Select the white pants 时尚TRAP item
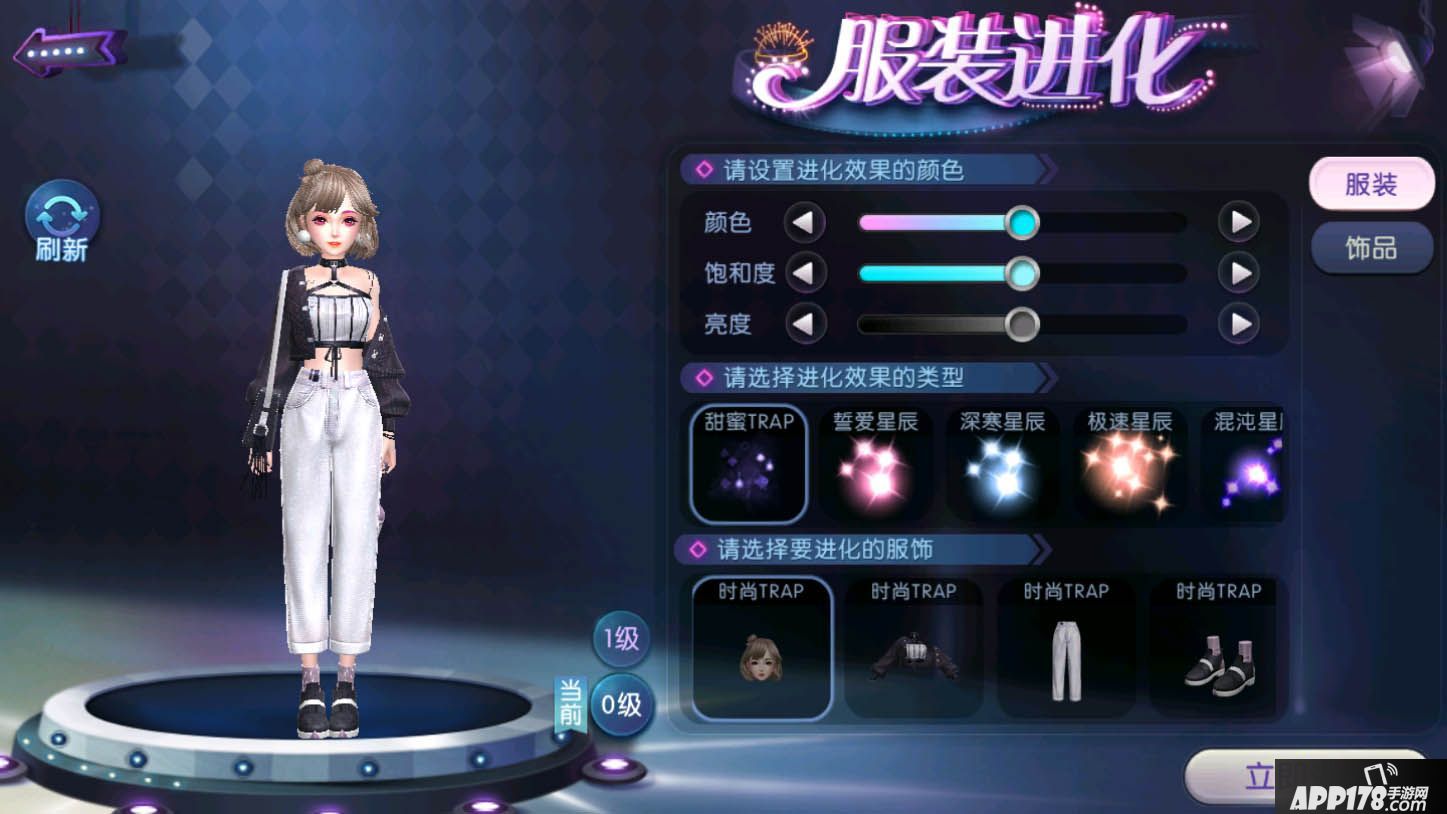This screenshot has width=1447, height=814. coord(1065,648)
